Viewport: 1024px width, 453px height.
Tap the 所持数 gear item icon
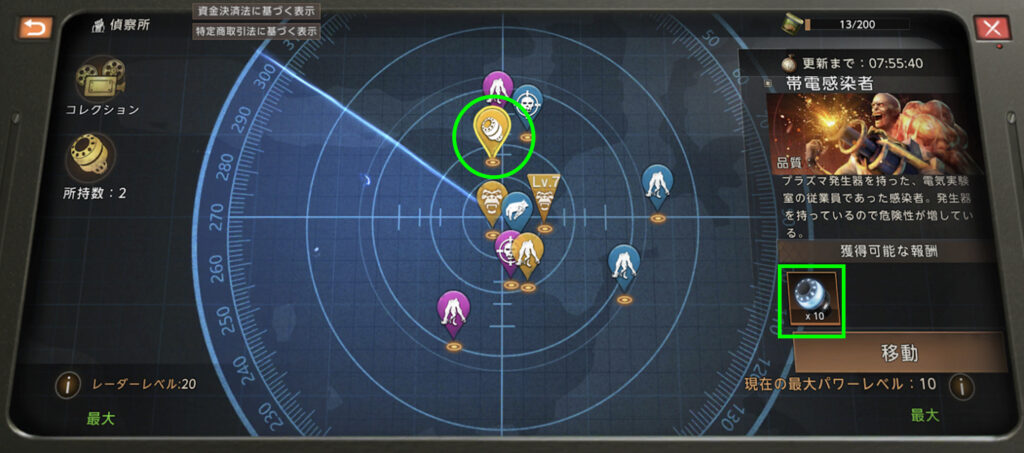pyautogui.click(x=91, y=155)
